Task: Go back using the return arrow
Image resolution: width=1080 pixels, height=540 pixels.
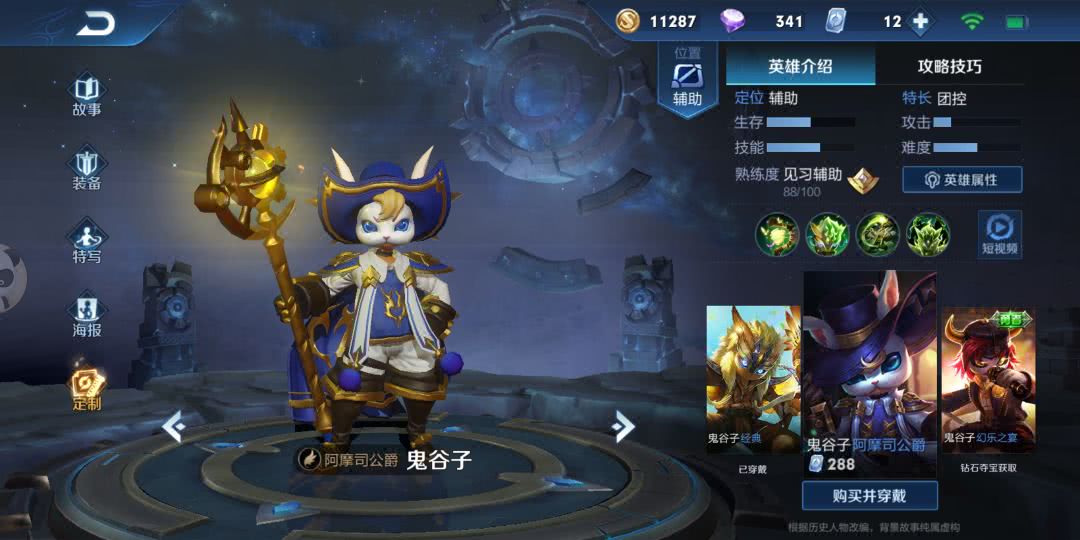Action: (x=96, y=23)
